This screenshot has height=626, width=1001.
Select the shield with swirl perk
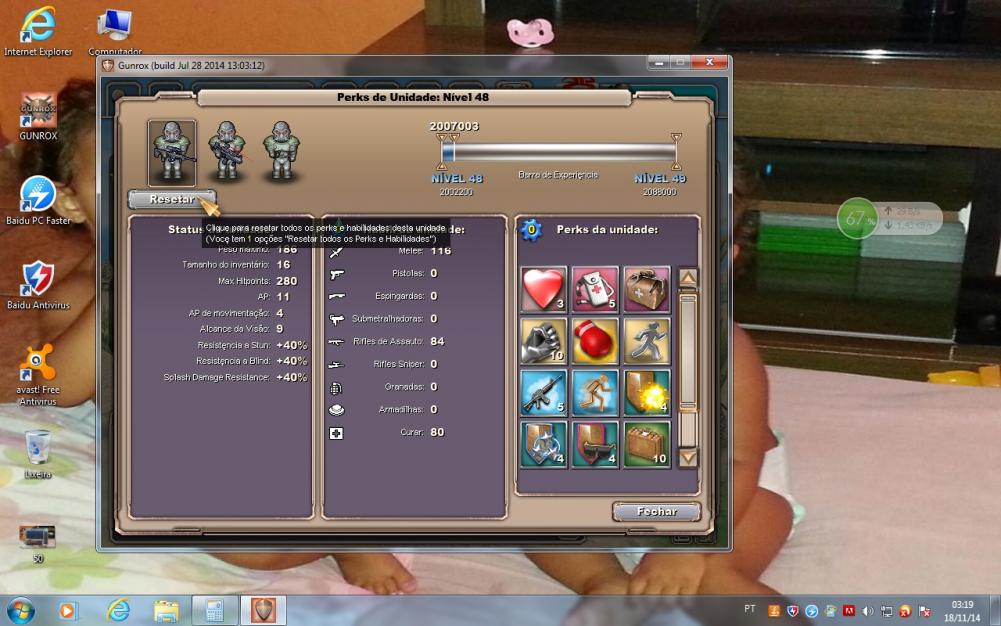(x=544, y=445)
